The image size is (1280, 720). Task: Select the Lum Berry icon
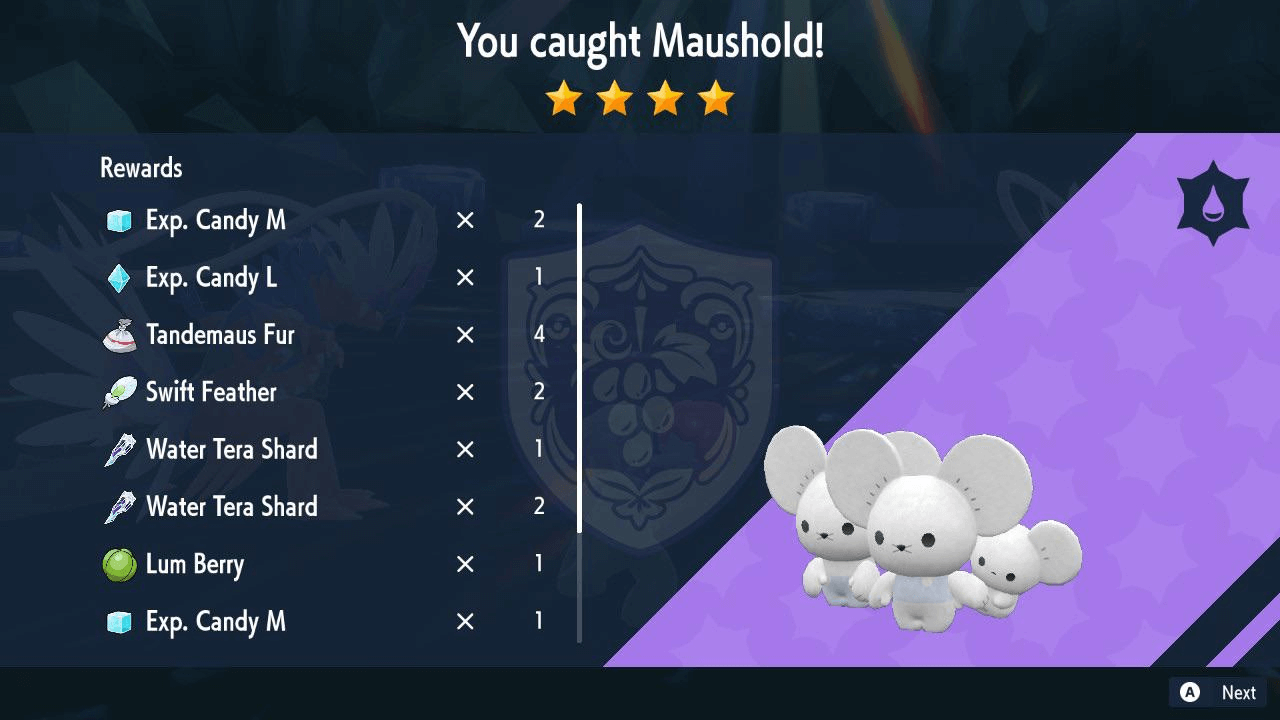(x=119, y=563)
